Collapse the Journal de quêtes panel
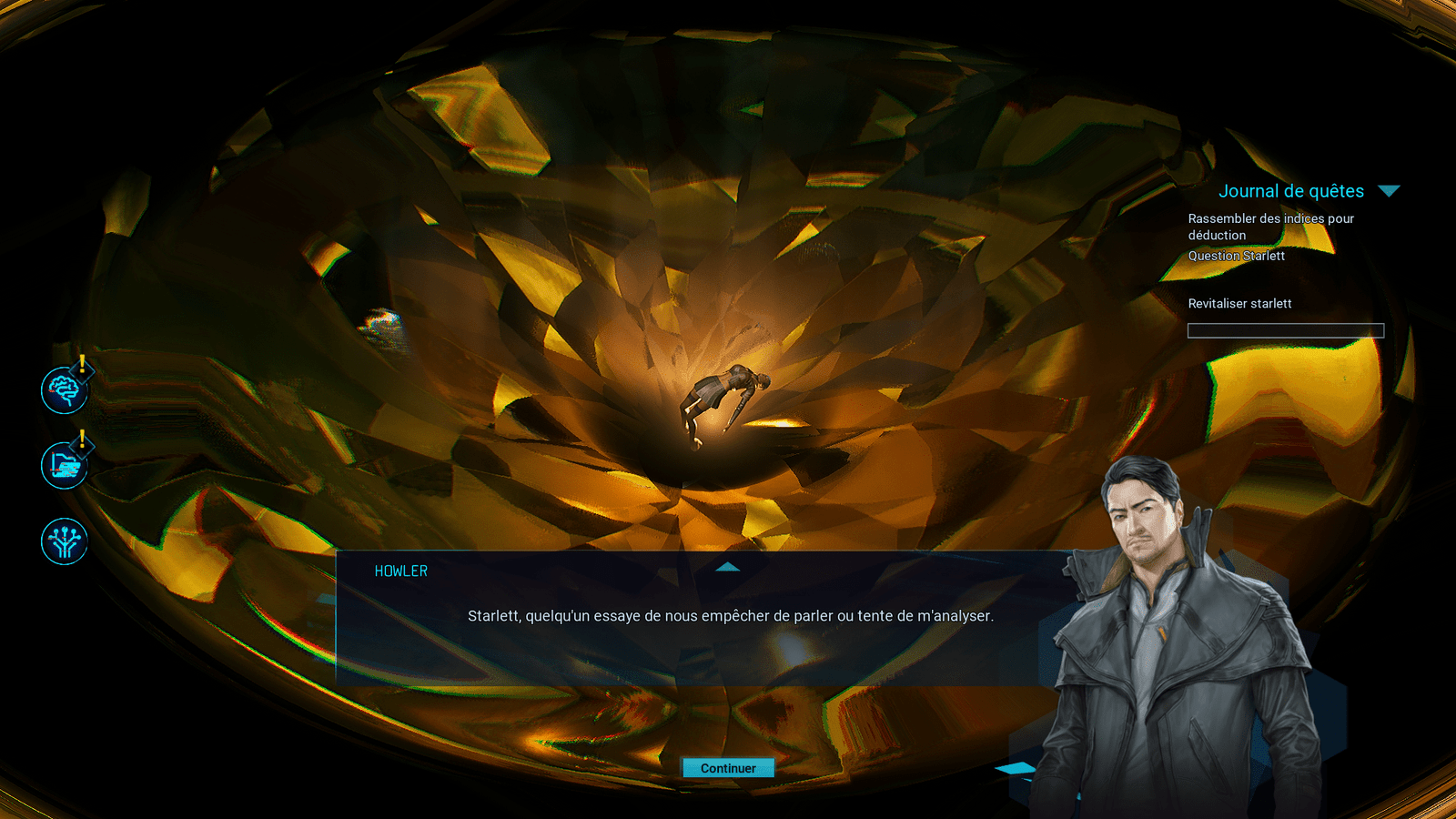This screenshot has width=1456, height=819. [1388, 191]
